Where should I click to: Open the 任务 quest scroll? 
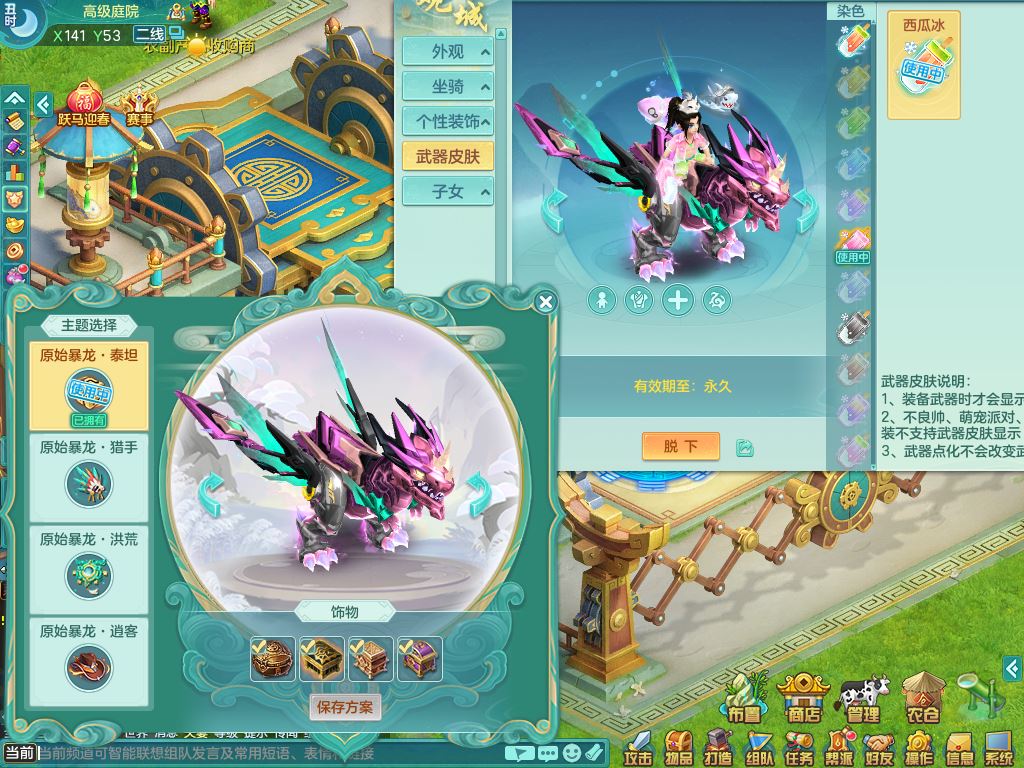798,746
